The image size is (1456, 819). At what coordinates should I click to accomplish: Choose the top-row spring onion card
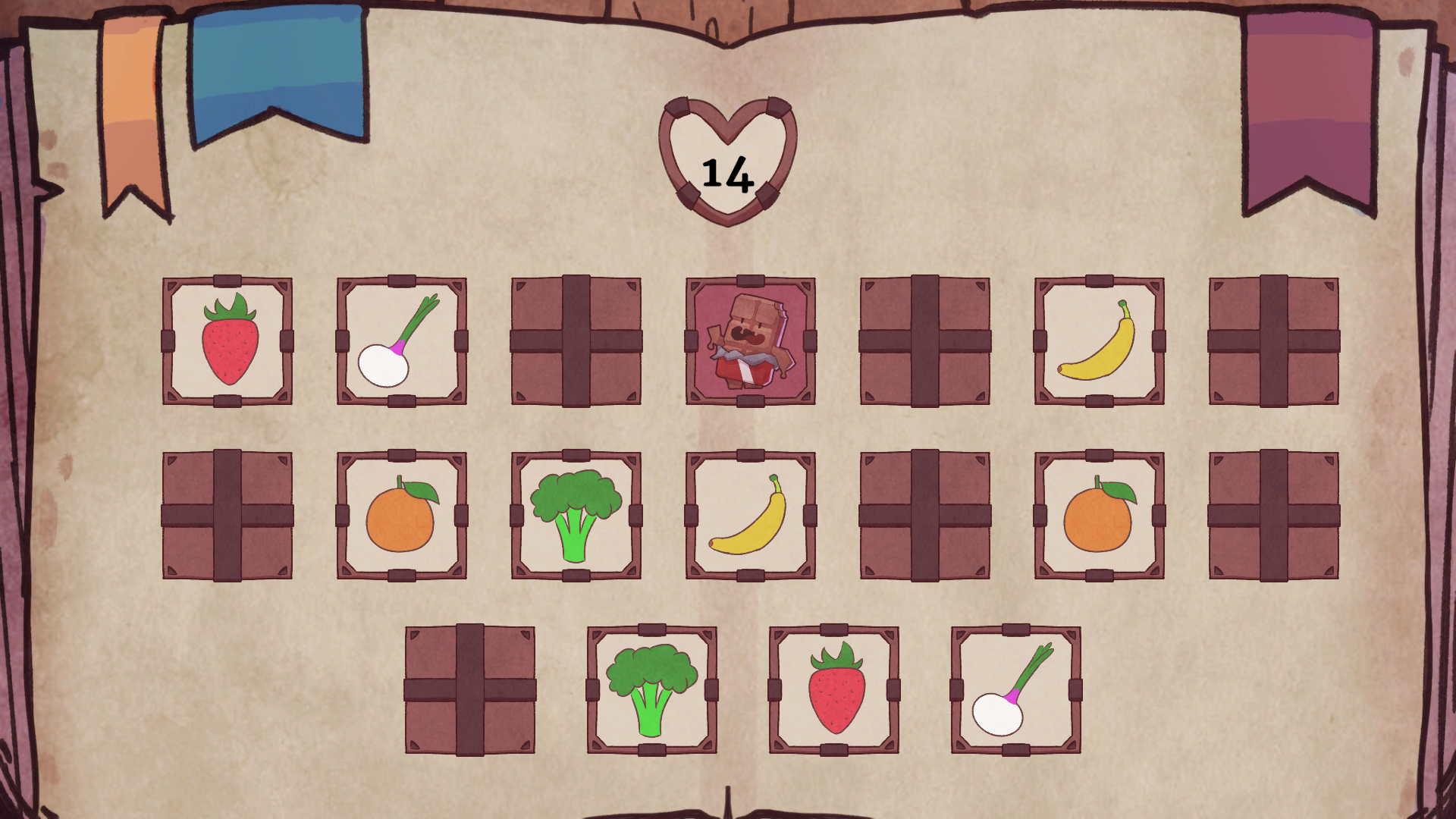(x=402, y=341)
